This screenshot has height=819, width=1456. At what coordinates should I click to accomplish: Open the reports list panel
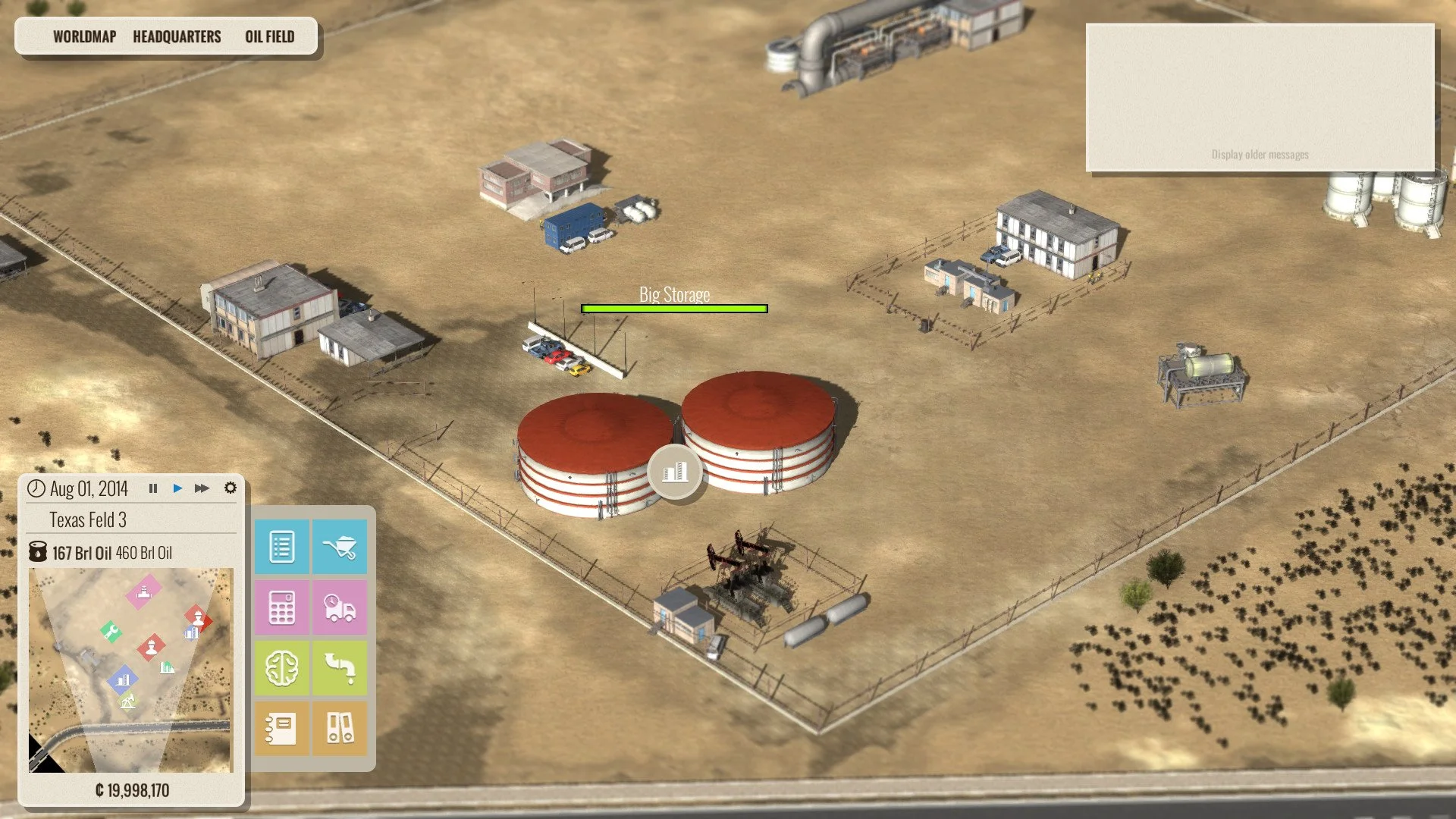pos(282,547)
